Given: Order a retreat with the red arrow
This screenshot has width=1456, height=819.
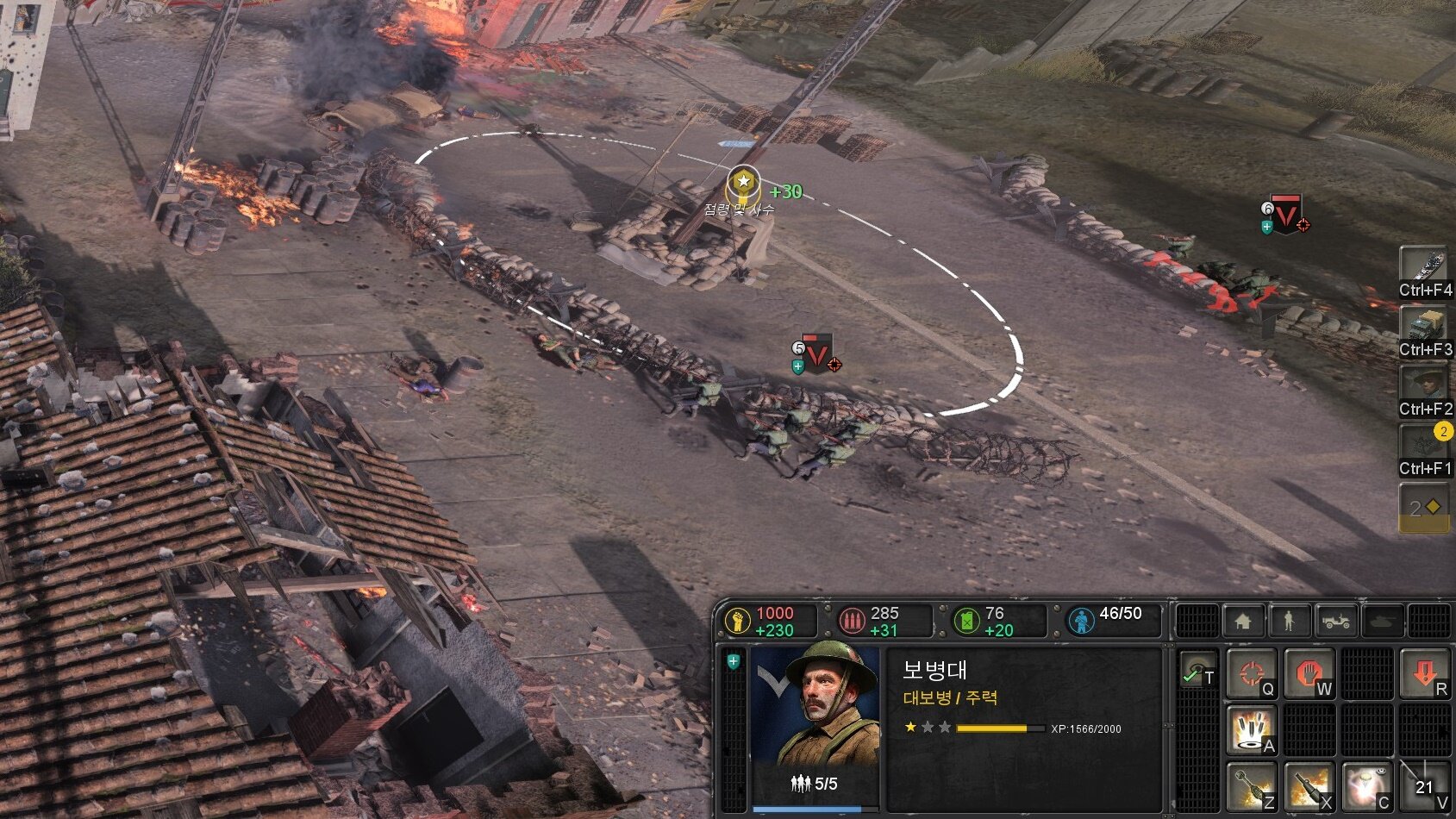Looking at the screenshot, I should [x=1424, y=673].
